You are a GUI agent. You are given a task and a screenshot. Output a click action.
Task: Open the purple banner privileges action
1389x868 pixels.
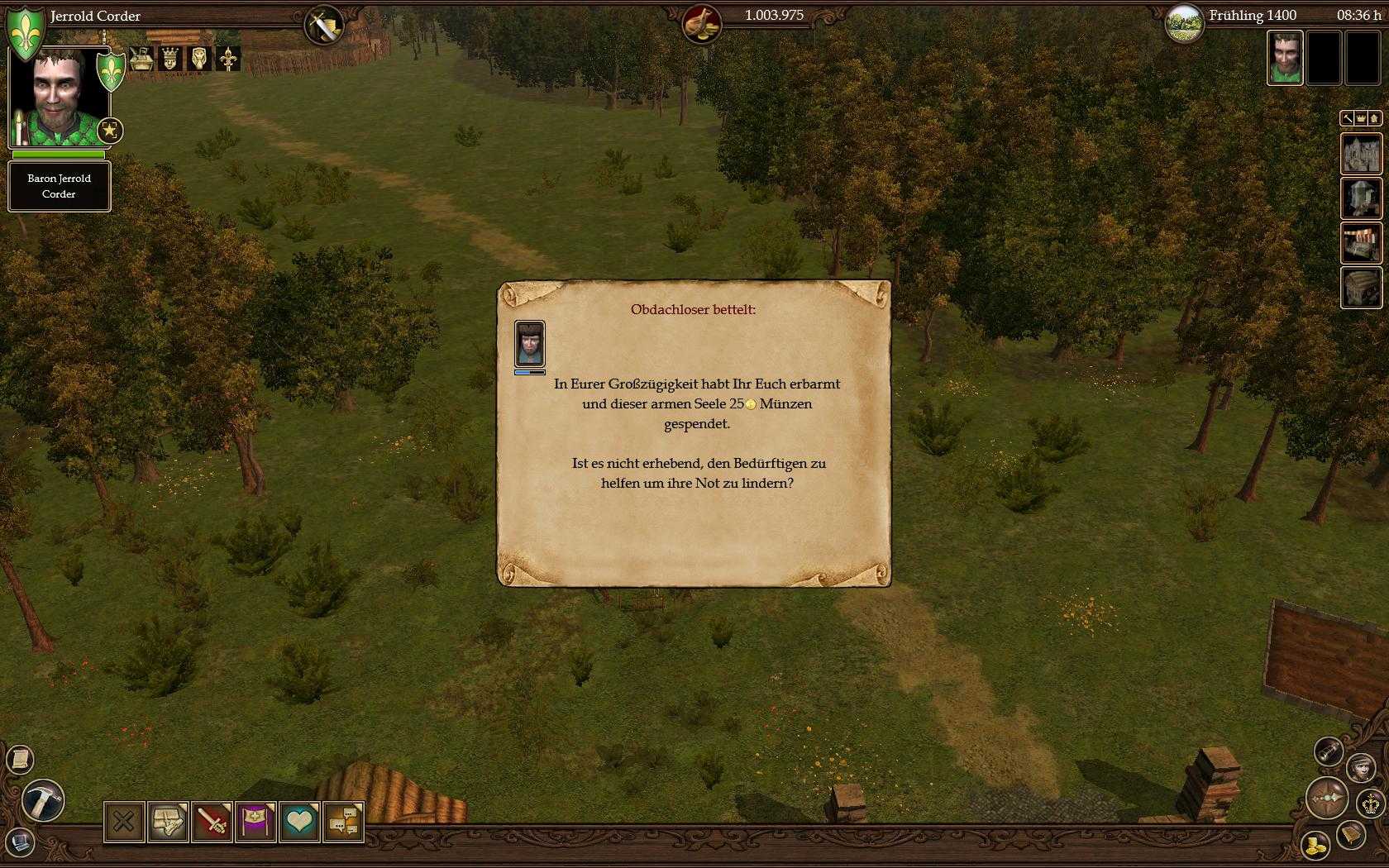pos(255,821)
